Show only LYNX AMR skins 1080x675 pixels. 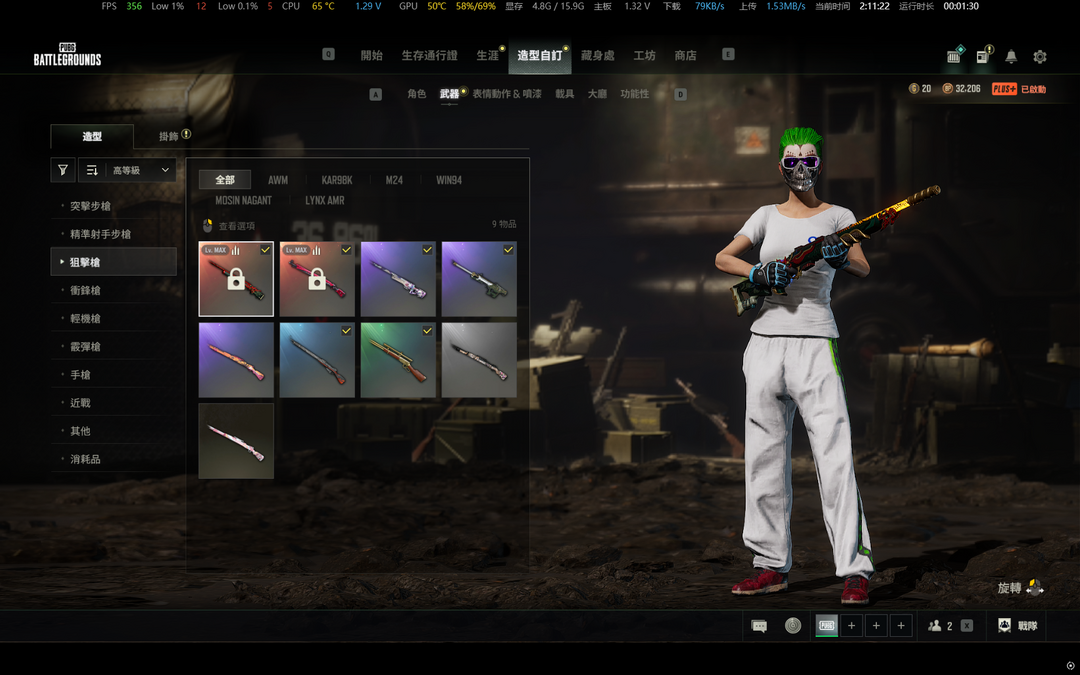click(x=324, y=201)
